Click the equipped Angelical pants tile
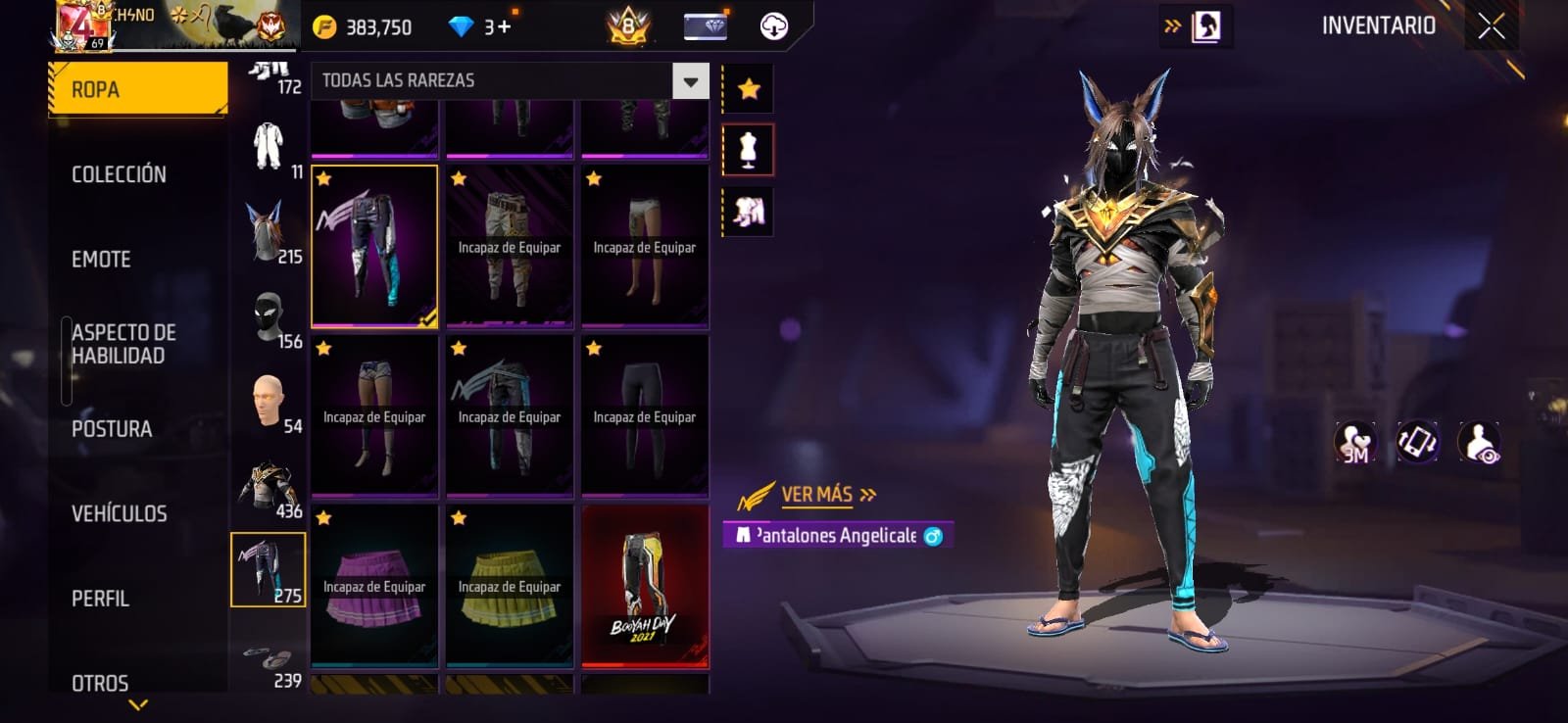This screenshot has width=1568, height=723. (374, 246)
